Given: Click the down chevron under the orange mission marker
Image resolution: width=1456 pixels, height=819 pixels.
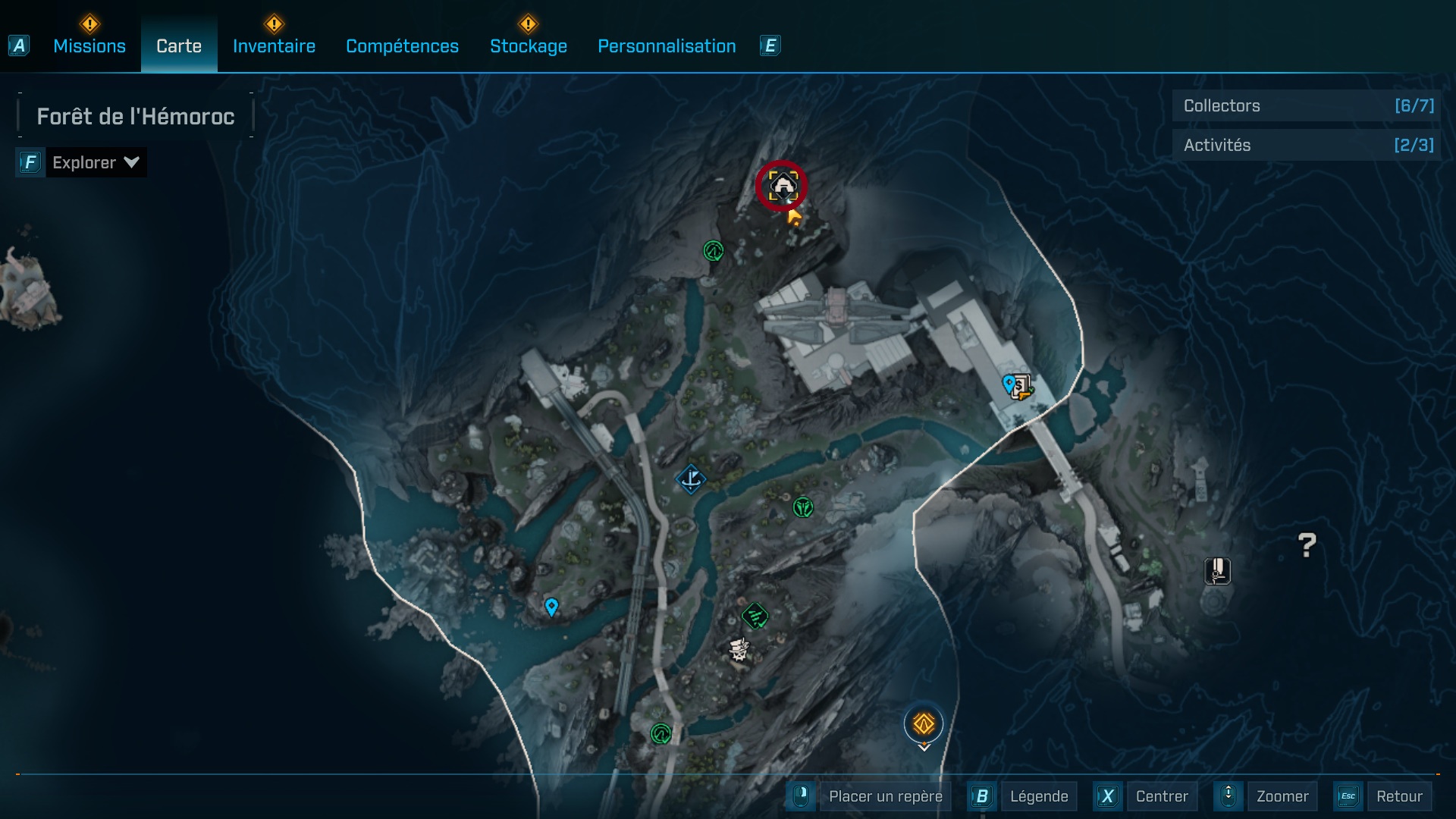Looking at the screenshot, I should 924,747.
